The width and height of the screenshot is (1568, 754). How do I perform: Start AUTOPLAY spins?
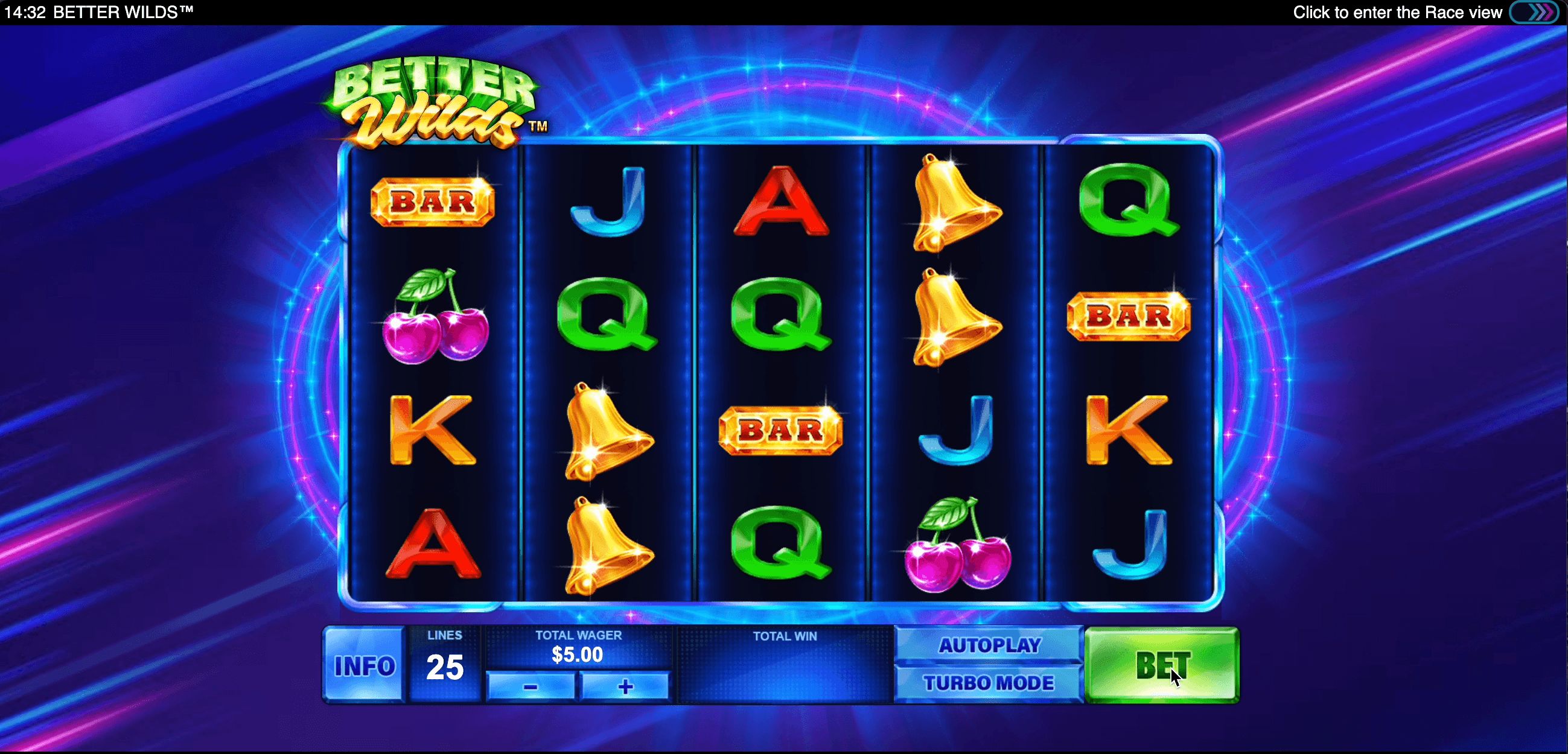(x=989, y=645)
